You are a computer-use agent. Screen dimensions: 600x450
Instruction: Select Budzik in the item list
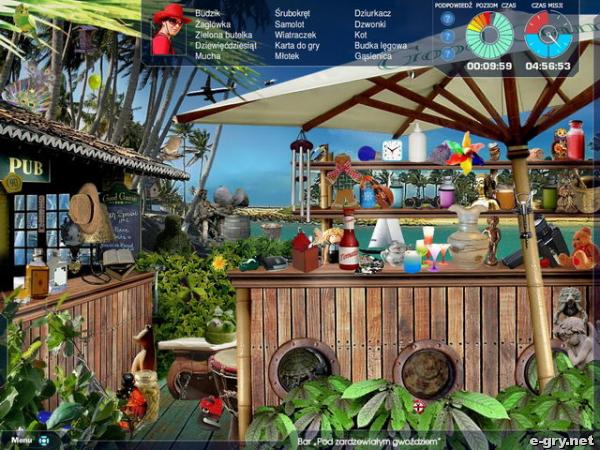click(x=208, y=12)
